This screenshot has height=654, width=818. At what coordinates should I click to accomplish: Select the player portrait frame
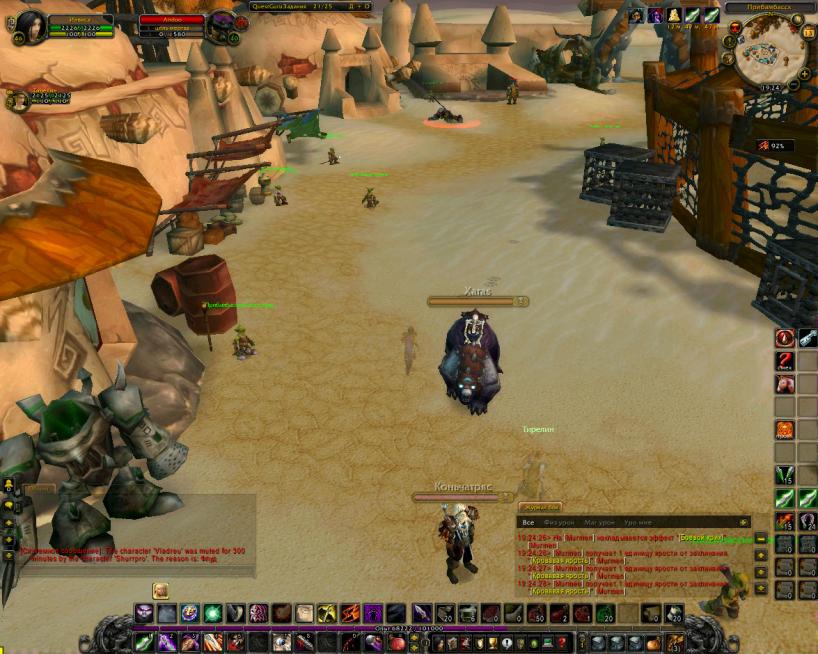[29, 25]
